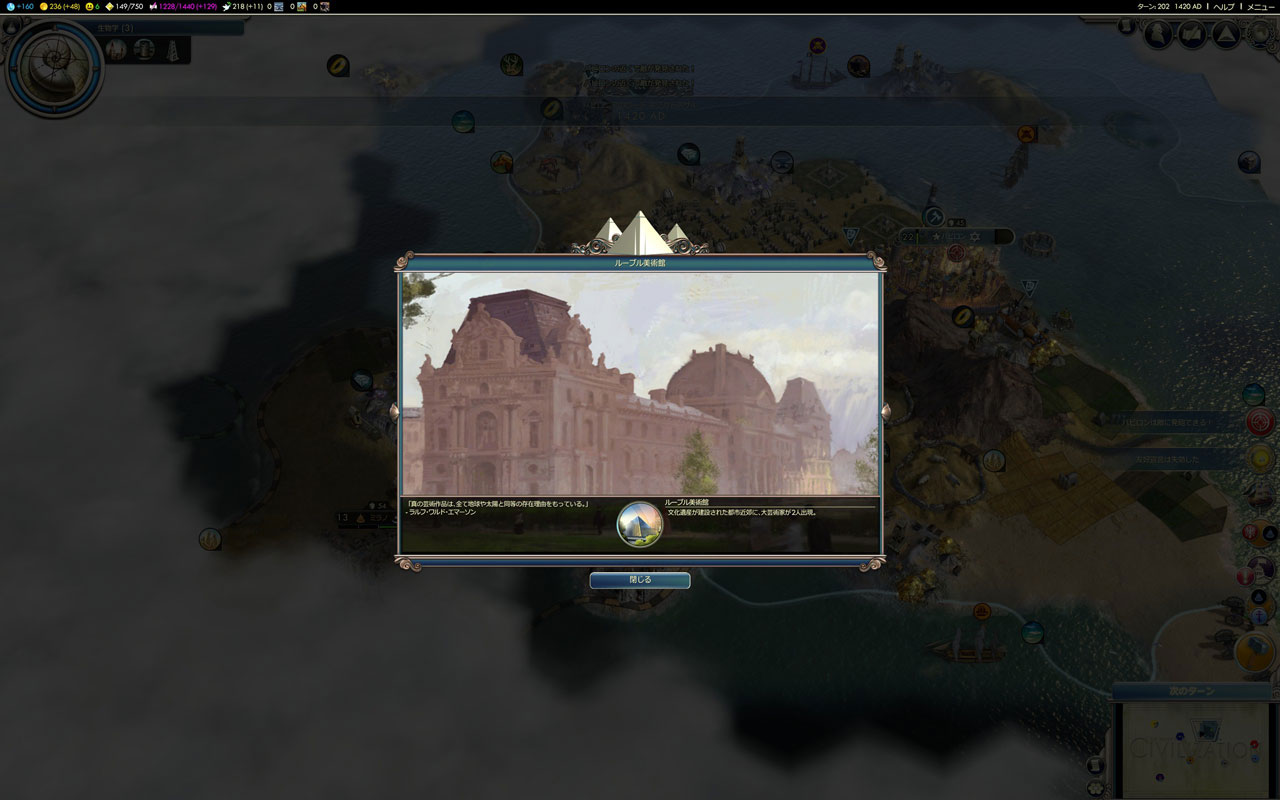Click the 次のターン next turn button
Screen dimensions: 1280x800
1190,691
